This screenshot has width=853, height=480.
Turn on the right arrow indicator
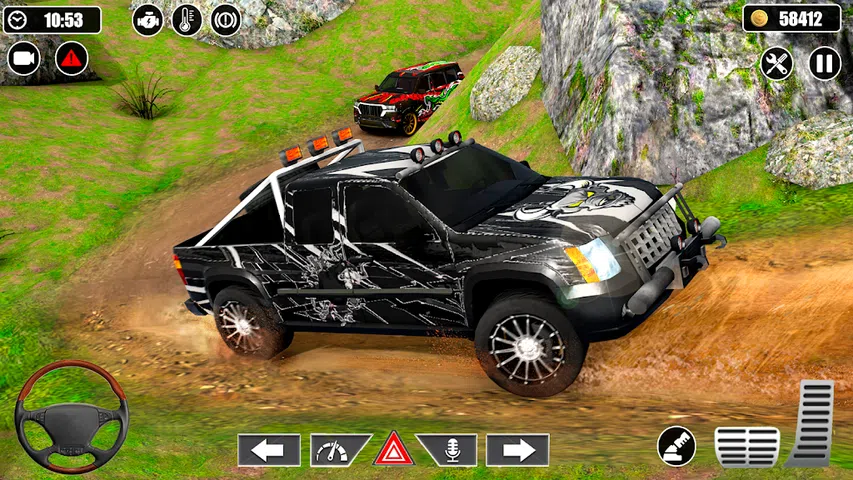point(517,450)
